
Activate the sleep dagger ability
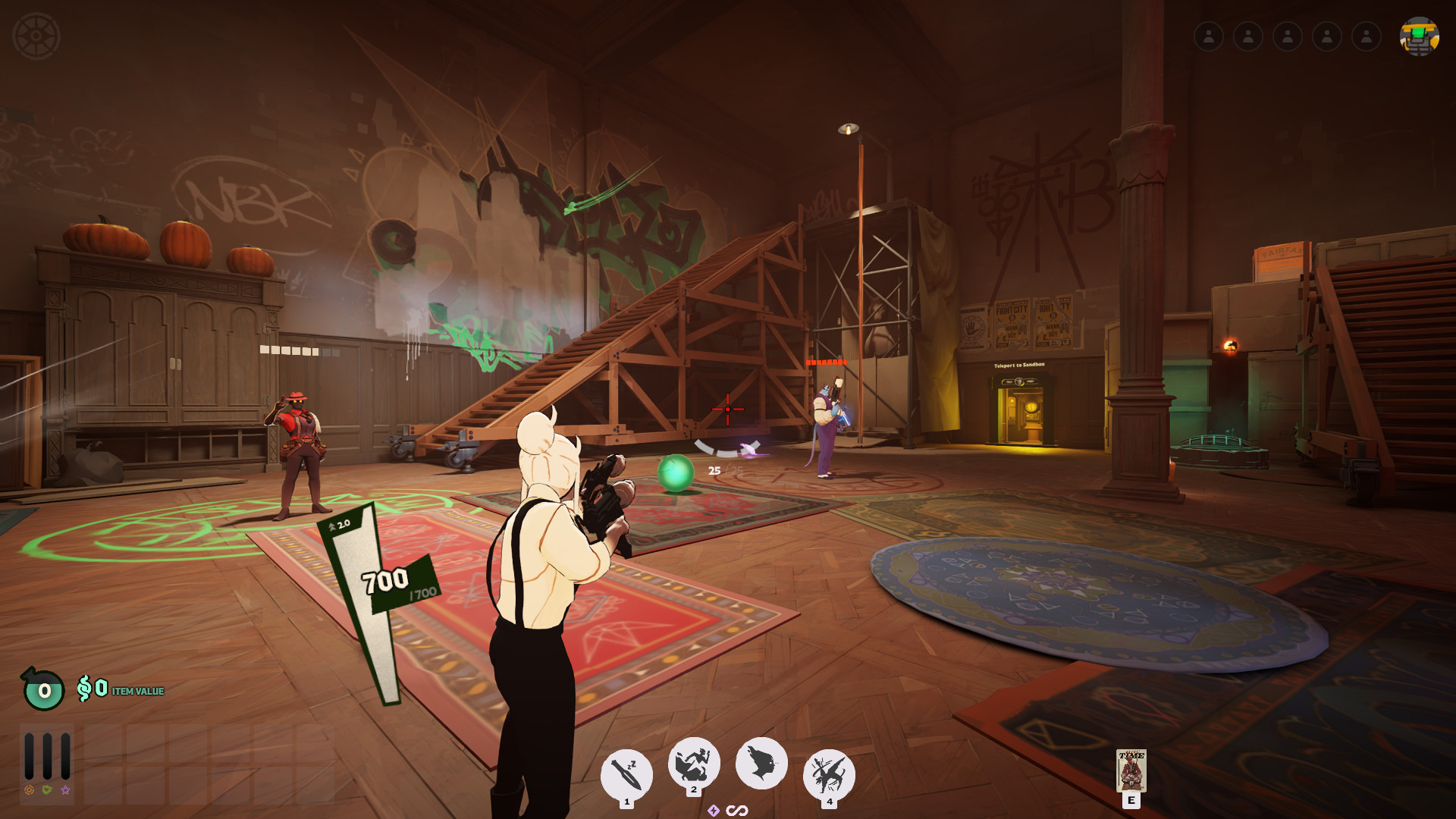(x=626, y=774)
